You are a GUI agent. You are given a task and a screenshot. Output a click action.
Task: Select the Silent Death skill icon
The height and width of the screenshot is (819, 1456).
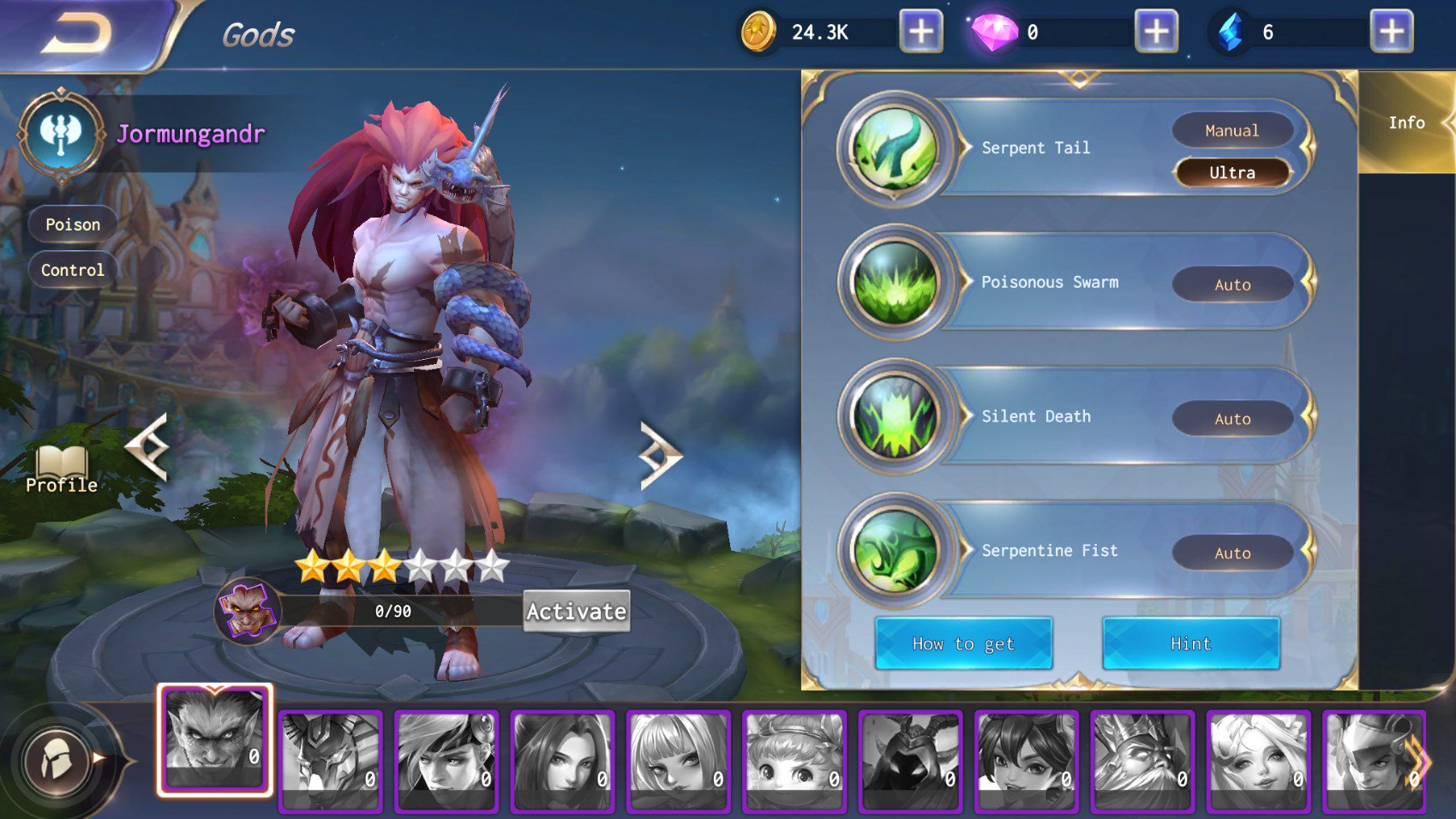click(894, 417)
